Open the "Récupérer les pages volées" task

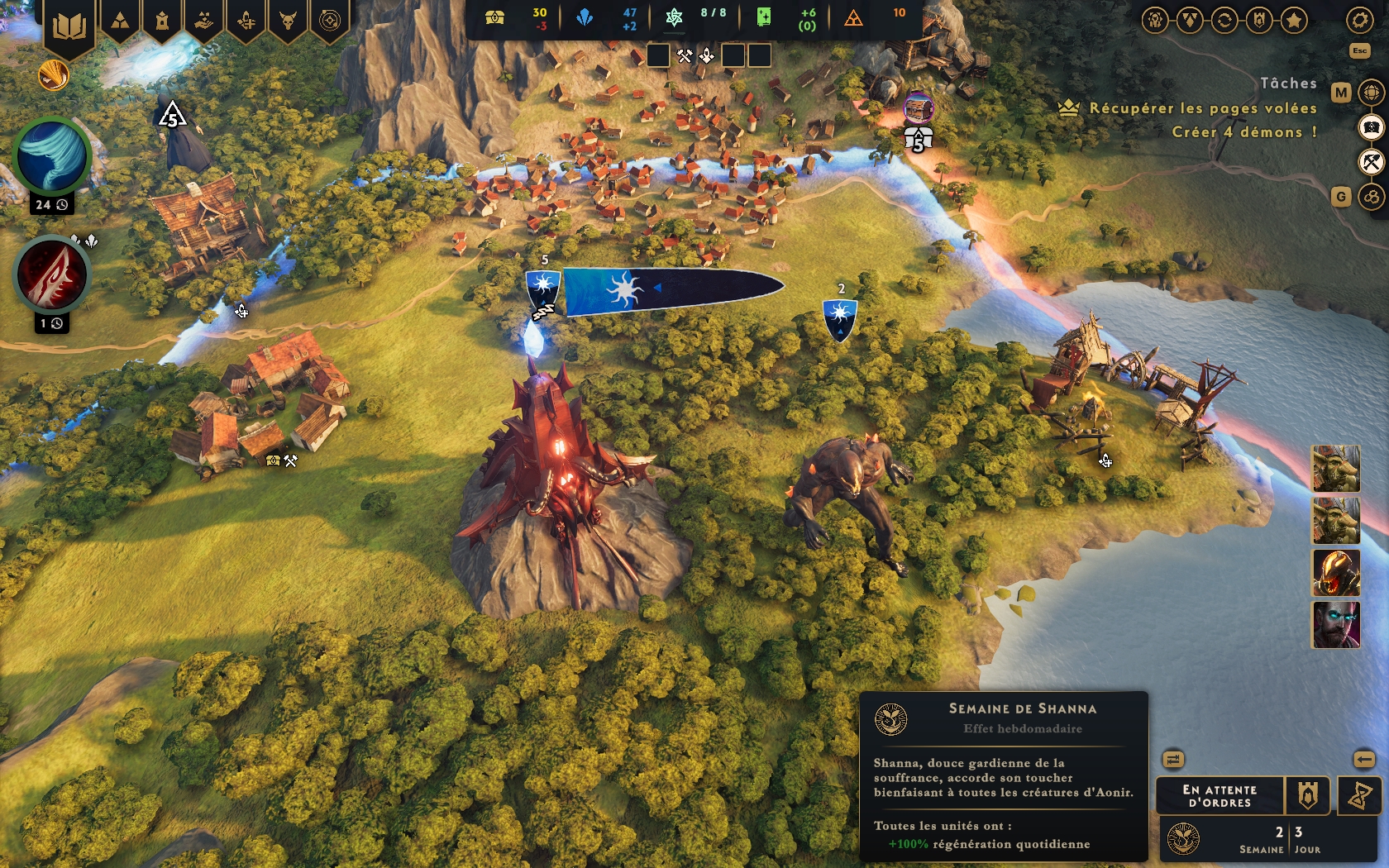click(x=1202, y=108)
